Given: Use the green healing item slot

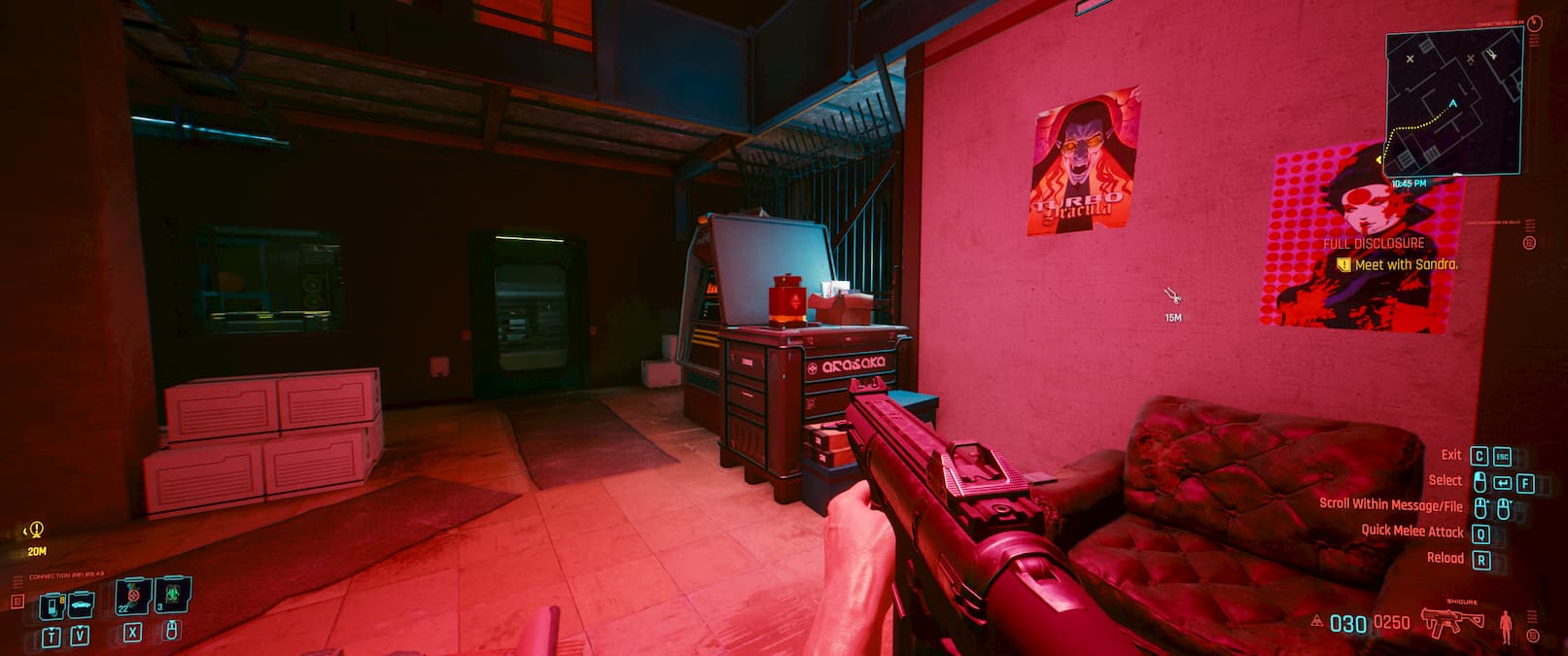Looking at the screenshot, I should [172, 594].
